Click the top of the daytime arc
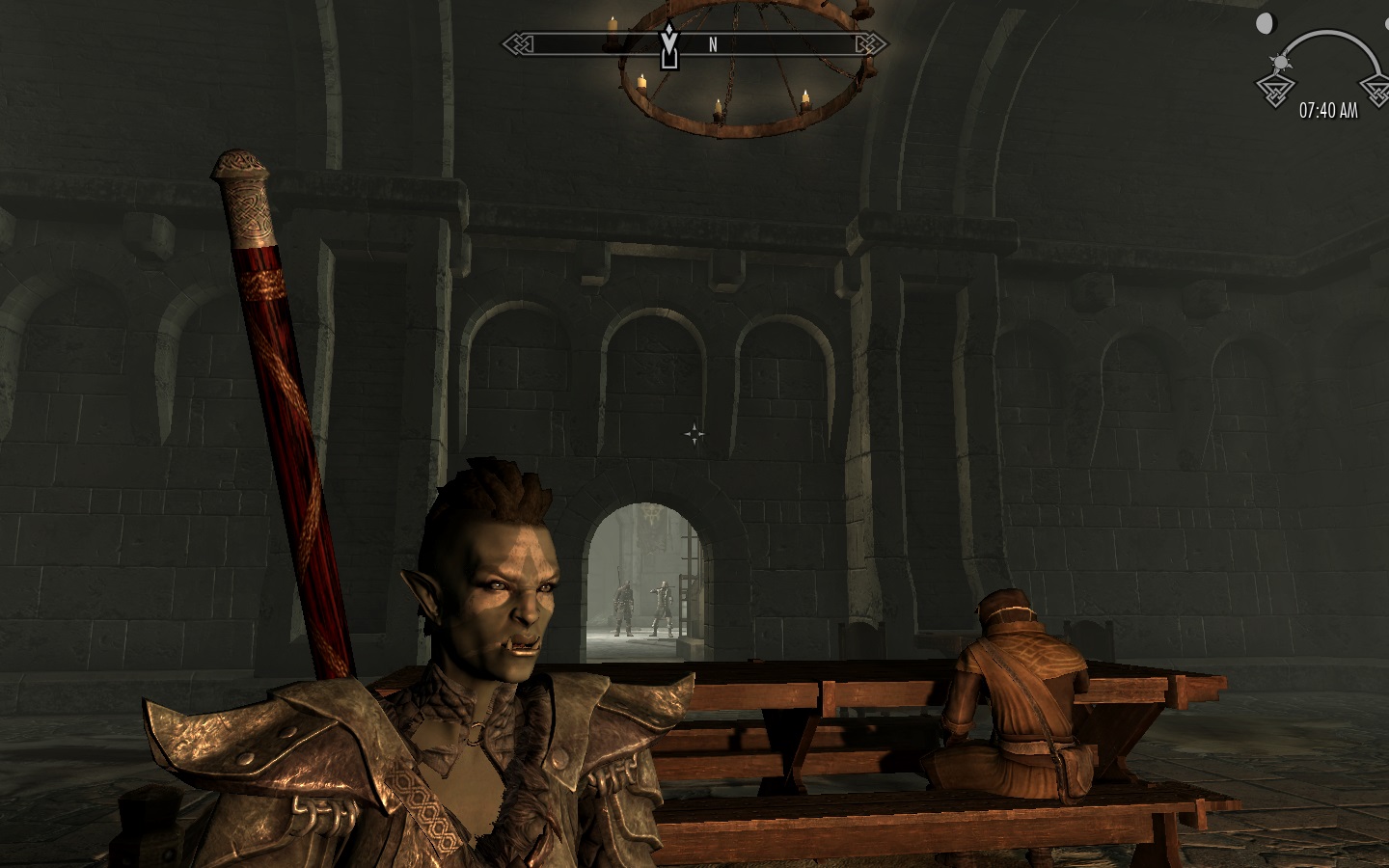 pyautogui.click(x=1325, y=30)
